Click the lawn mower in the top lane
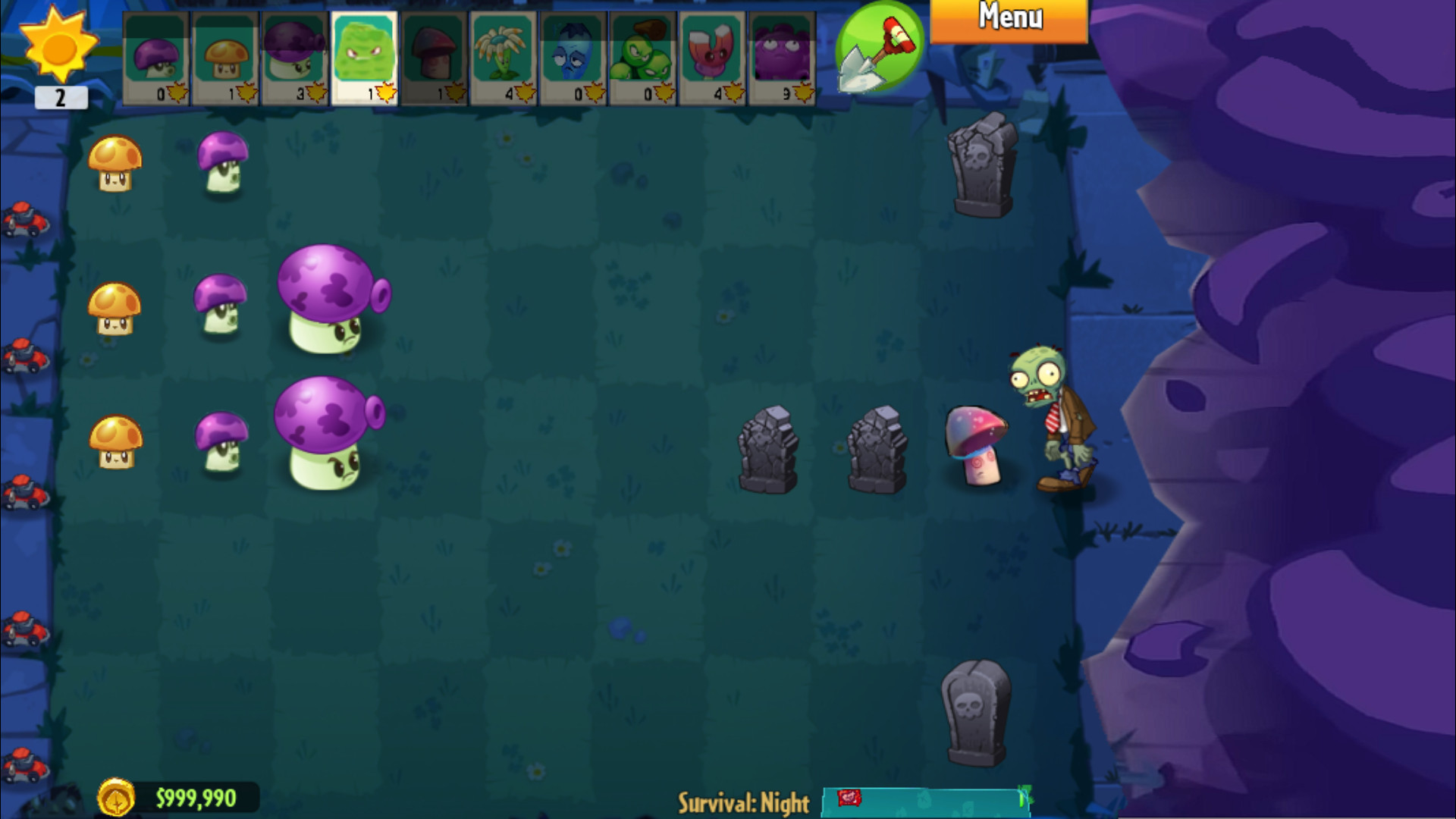1456x819 pixels. tap(25, 220)
